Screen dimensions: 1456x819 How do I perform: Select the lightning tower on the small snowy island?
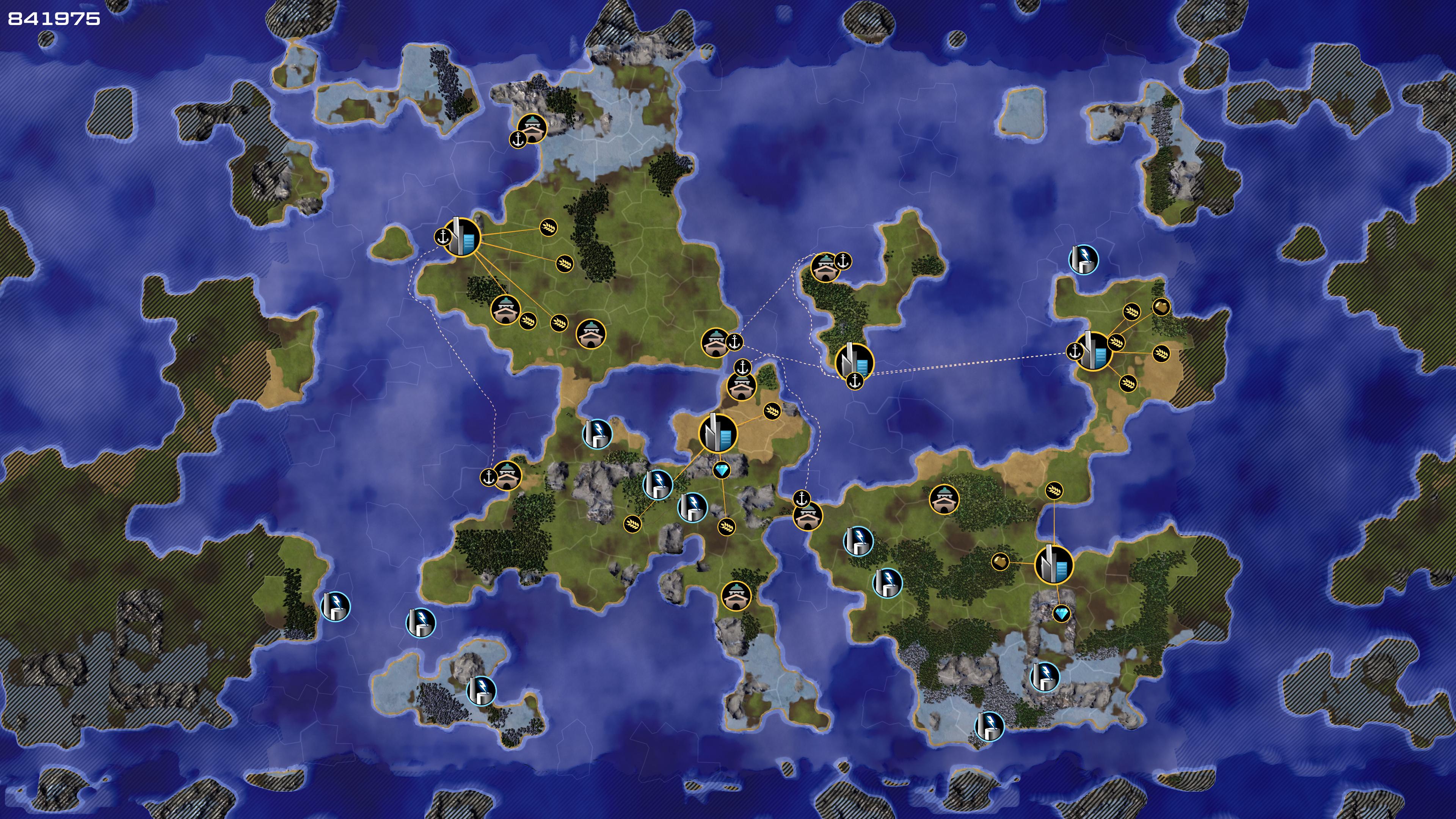[x=481, y=690]
